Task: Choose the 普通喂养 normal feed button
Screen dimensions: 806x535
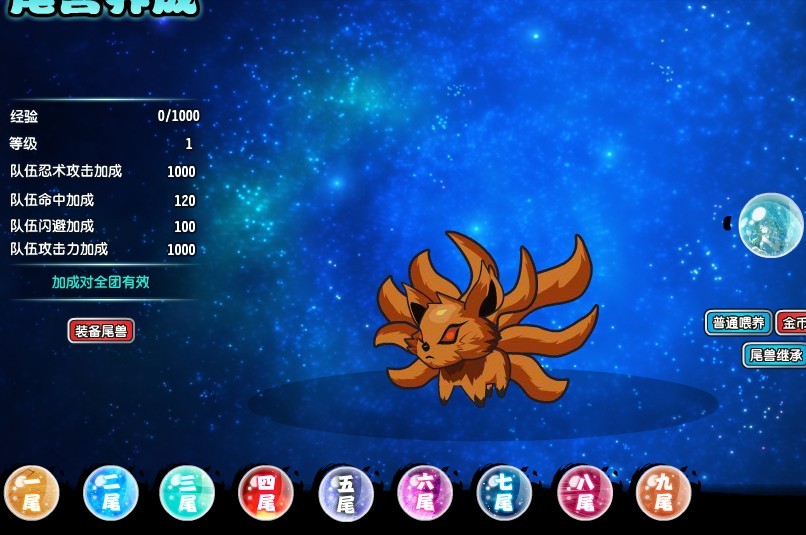Action: point(738,323)
